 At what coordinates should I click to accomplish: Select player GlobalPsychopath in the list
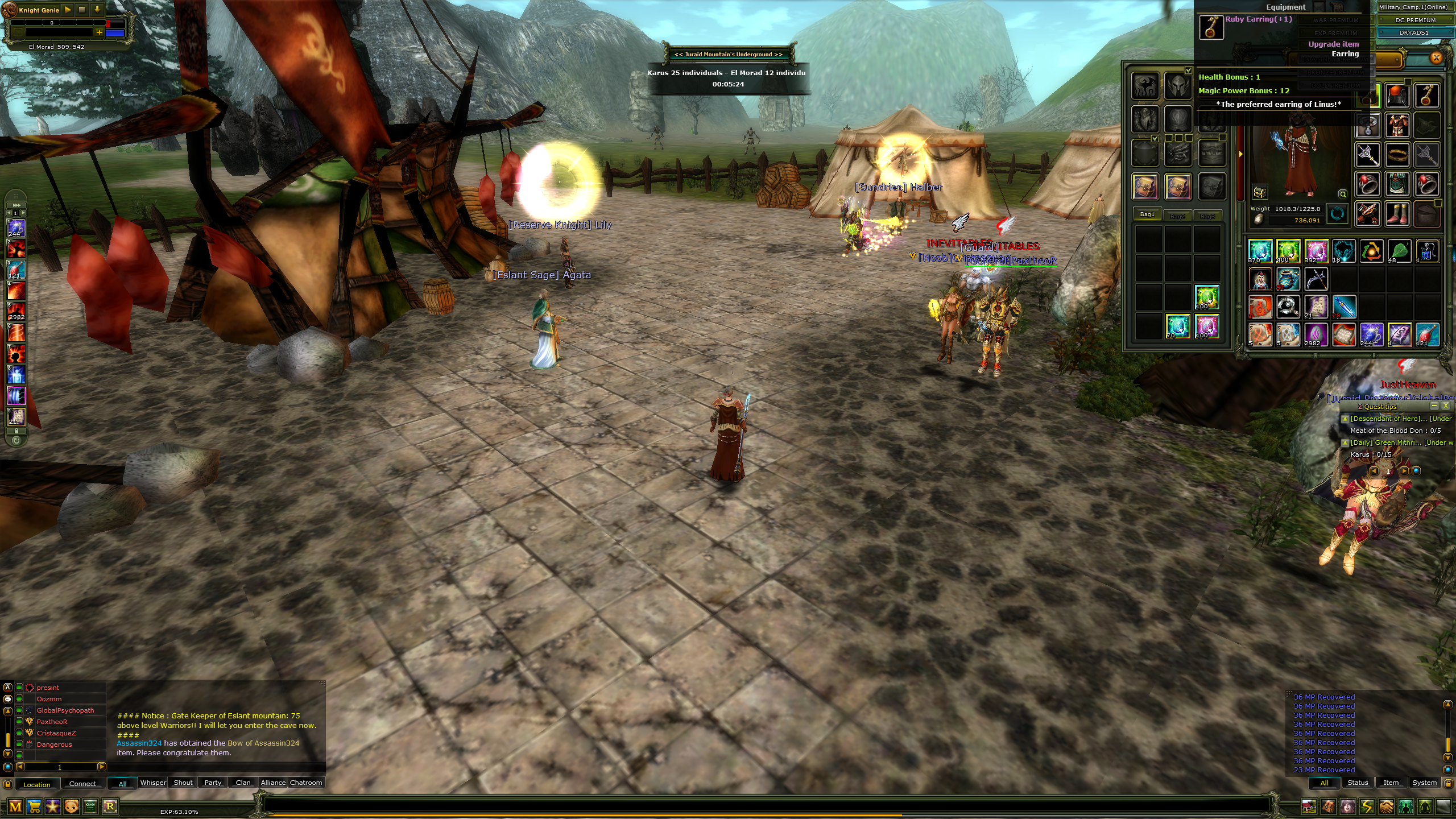tap(65, 710)
